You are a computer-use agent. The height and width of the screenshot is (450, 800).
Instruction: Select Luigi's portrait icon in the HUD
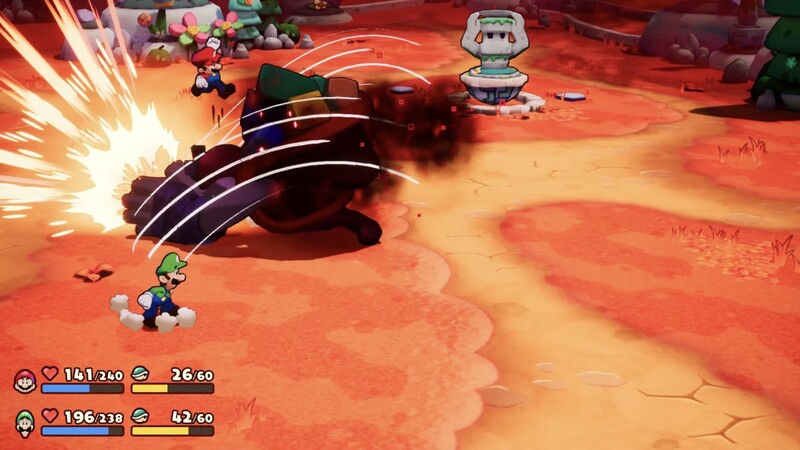pyautogui.click(x=25, y=423)
